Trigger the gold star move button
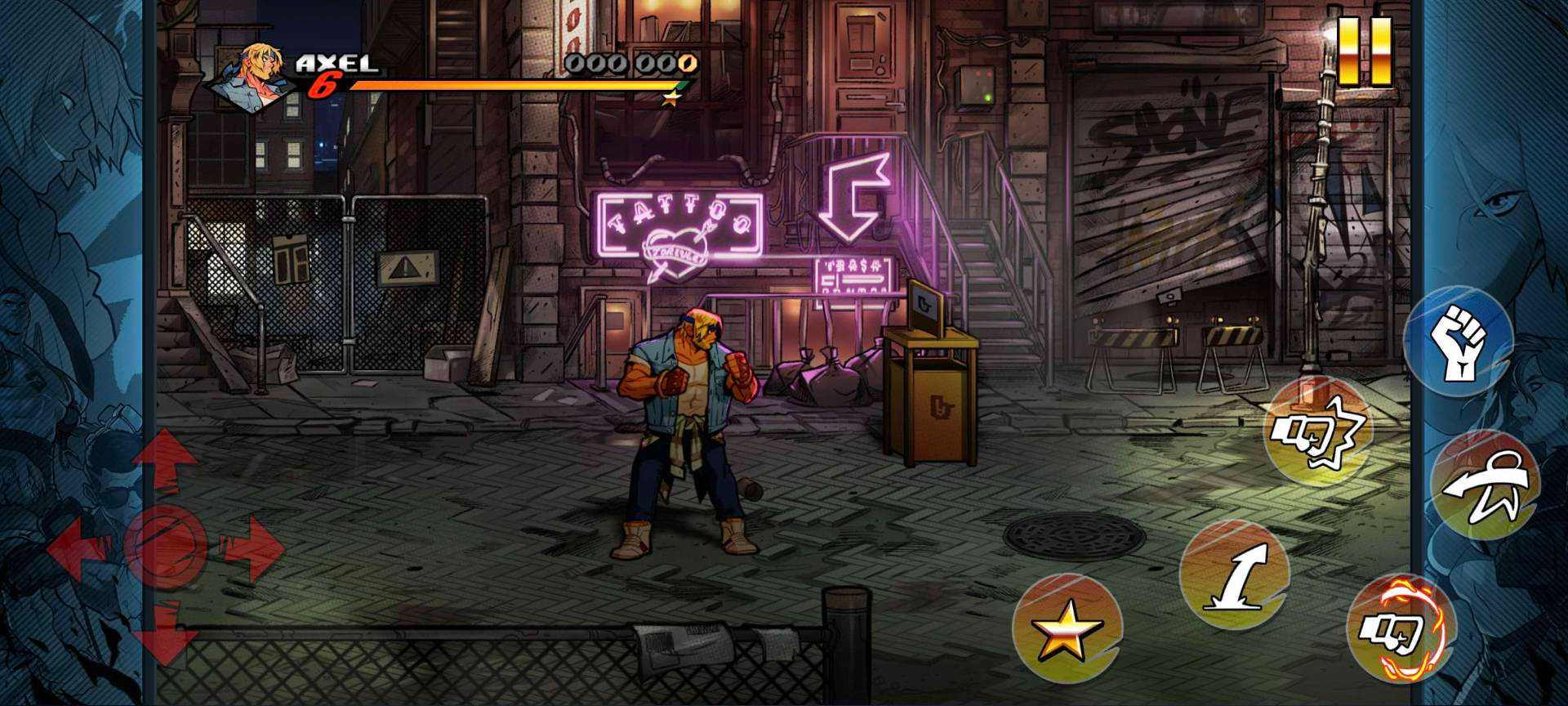 [1067, 629]
